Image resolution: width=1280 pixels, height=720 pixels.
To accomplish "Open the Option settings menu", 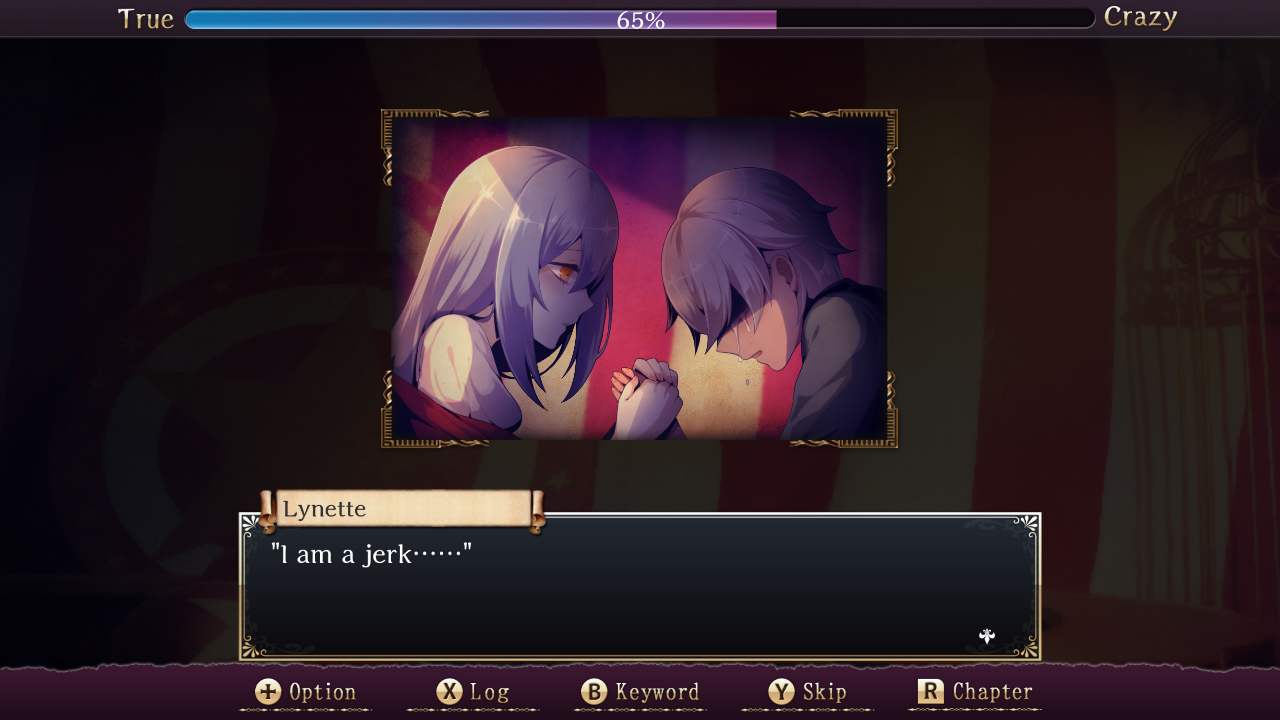I will [322, 691].
